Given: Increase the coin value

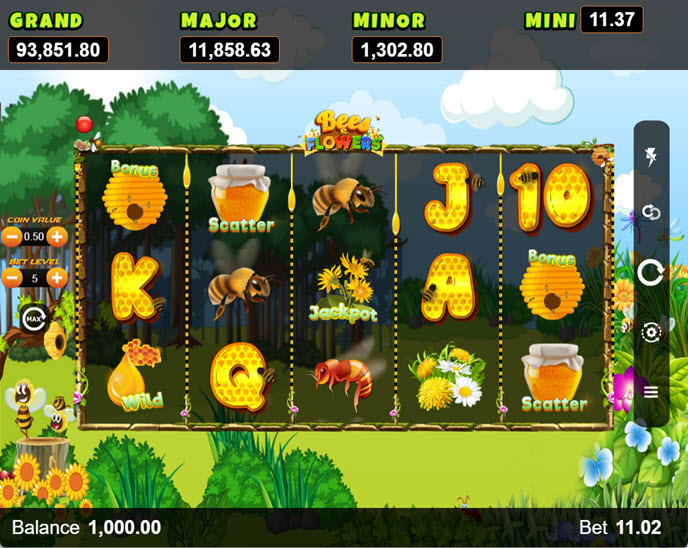Looking at the screenshot, I should tap(58, 237).
